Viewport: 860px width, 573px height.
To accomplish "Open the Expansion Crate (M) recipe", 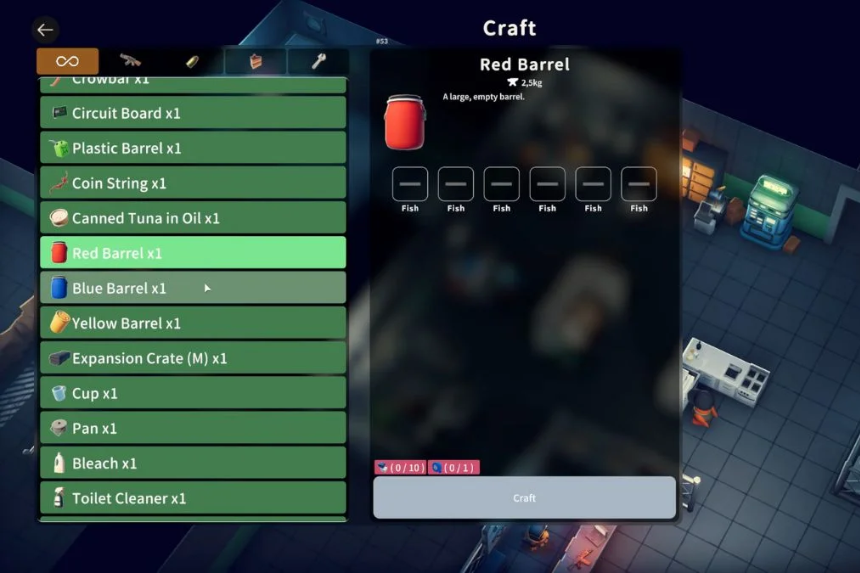I will [x=193, y=358].
